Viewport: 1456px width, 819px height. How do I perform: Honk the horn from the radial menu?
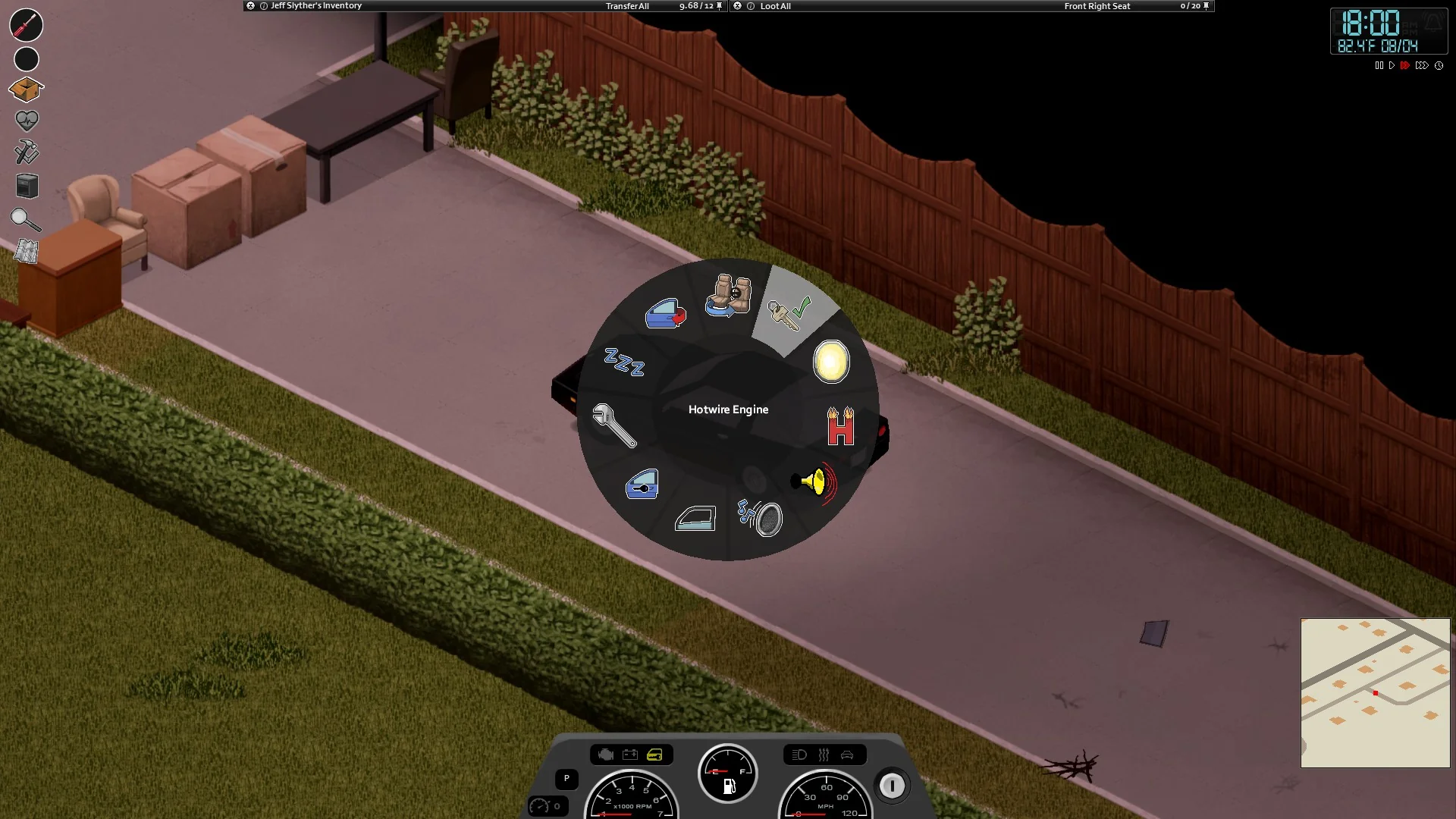[814, 482]
